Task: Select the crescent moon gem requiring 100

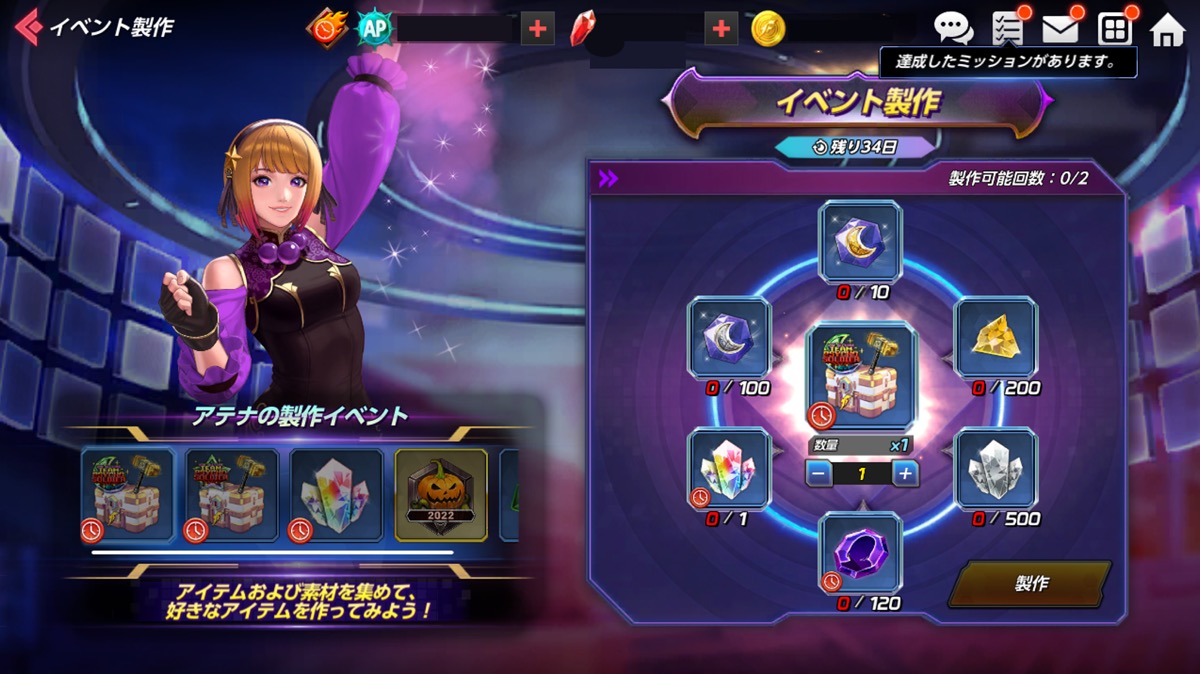Action: pos(729,338)
